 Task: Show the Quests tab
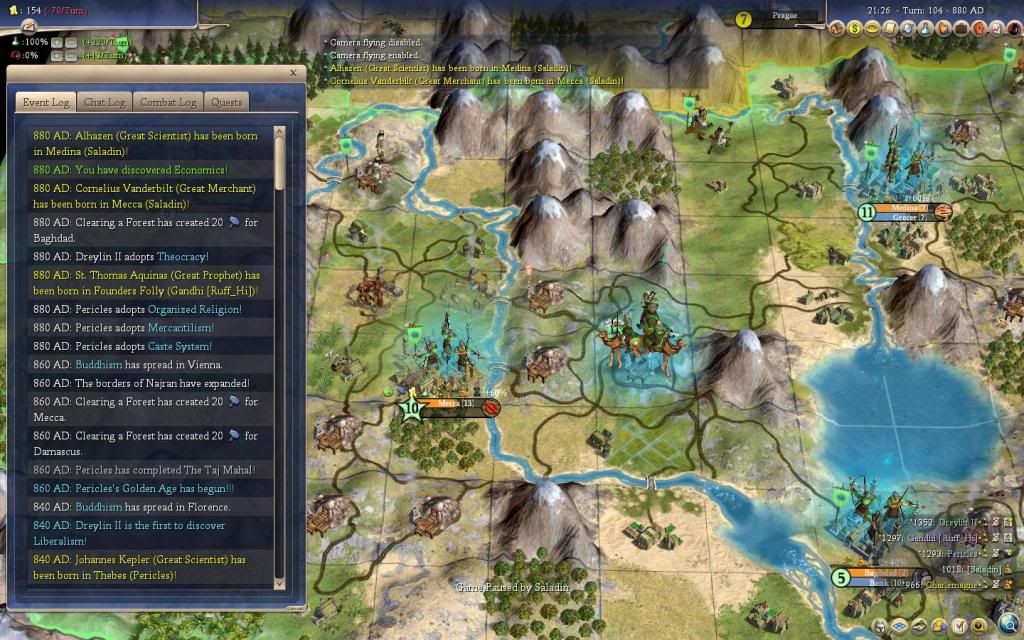[x=227, y=102]
